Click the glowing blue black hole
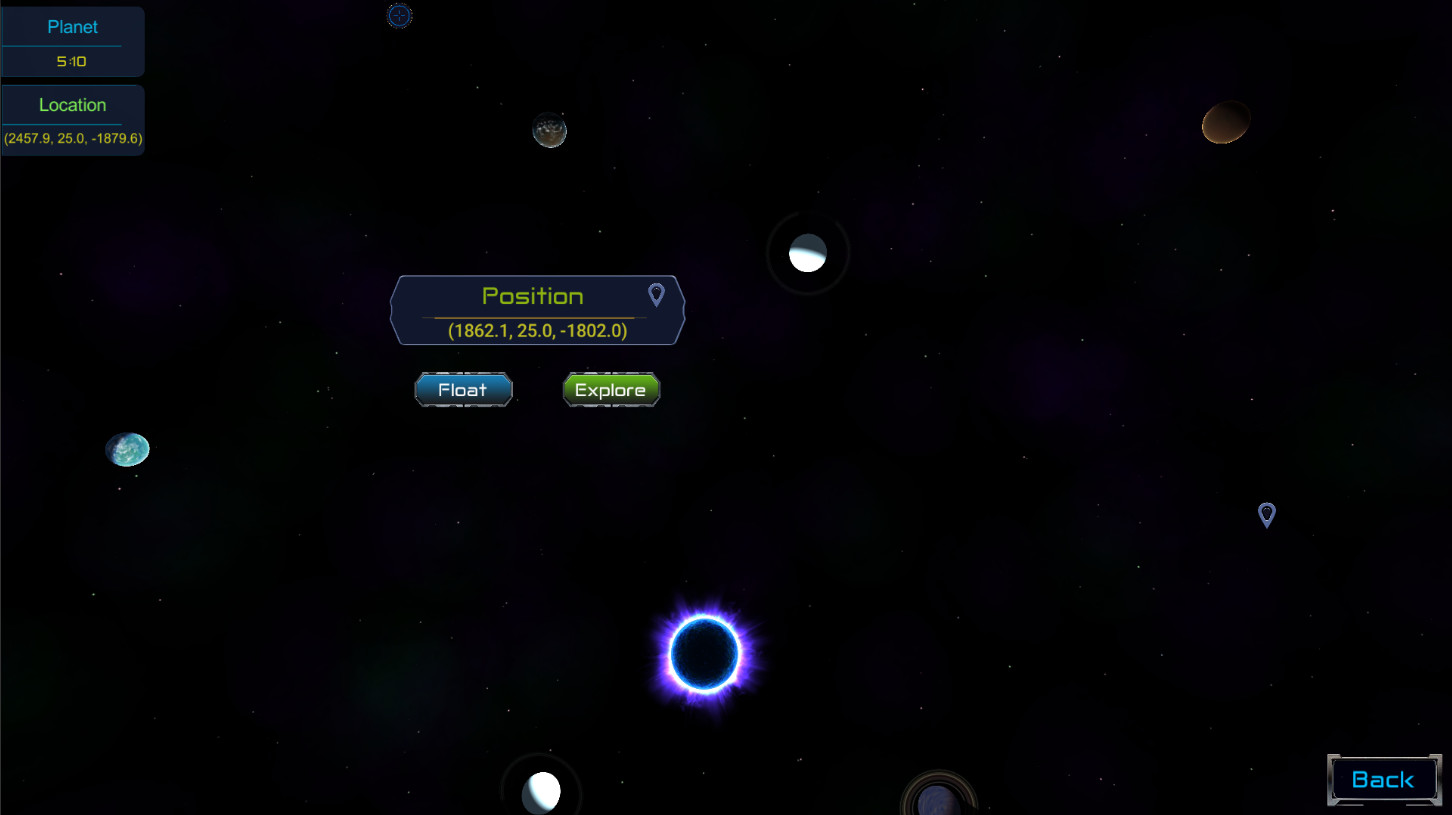 point(706,655)
